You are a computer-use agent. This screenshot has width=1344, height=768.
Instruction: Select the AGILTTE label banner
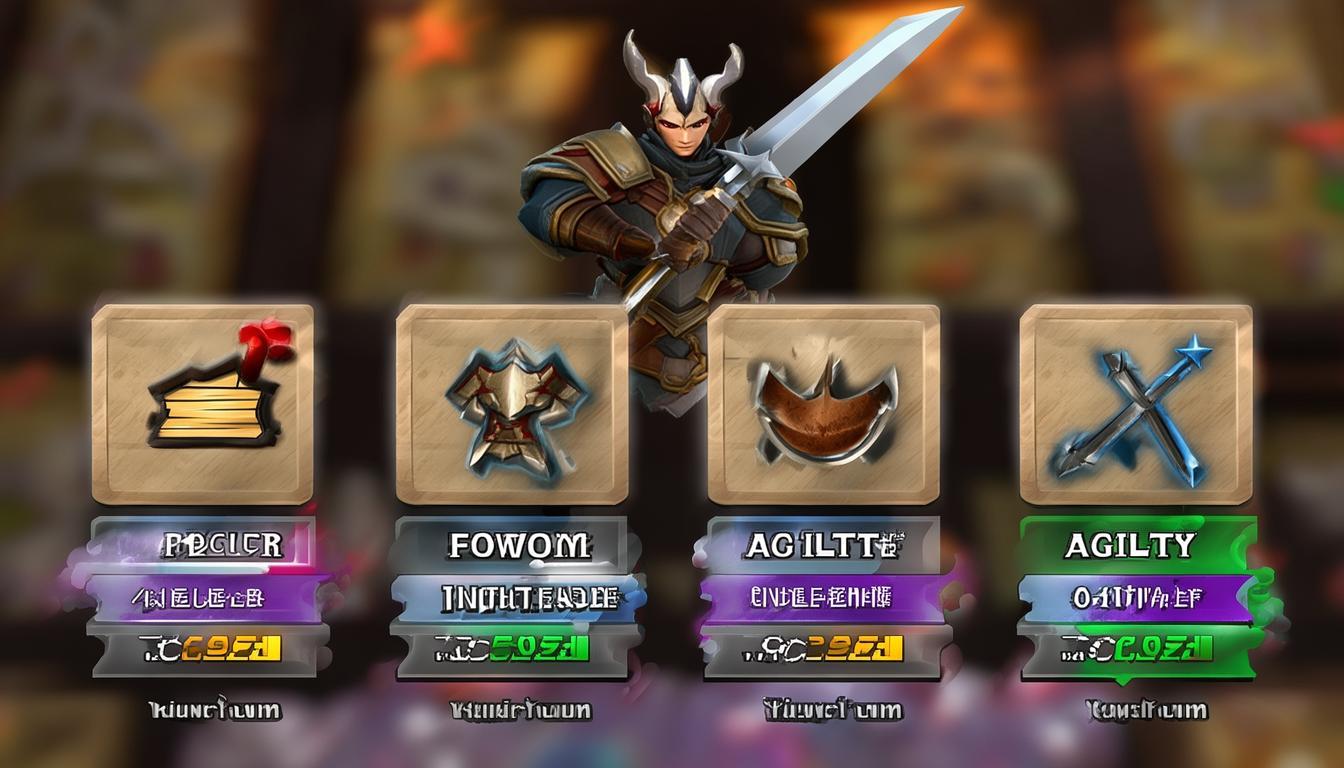[823, 546]
